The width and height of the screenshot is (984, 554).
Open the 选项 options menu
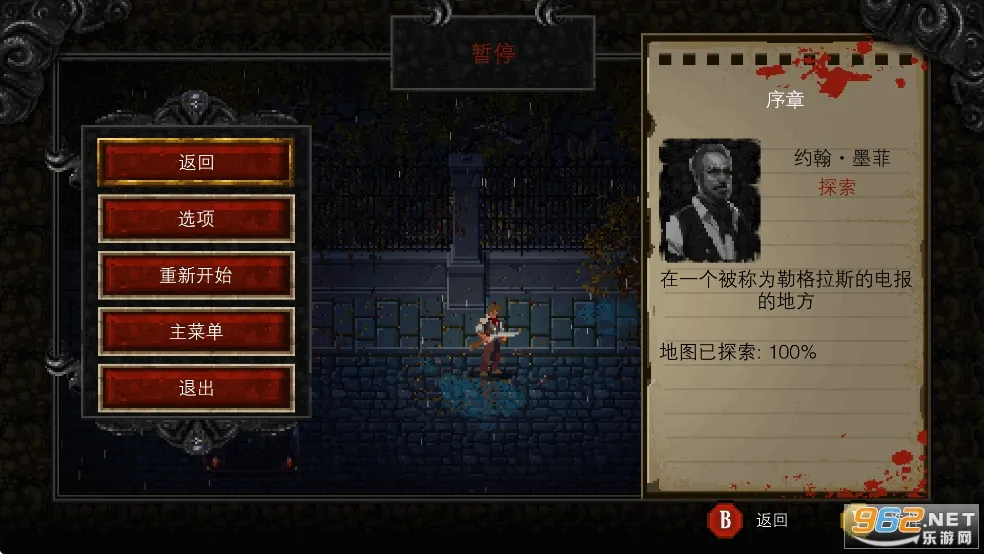(x=196, y=219)
